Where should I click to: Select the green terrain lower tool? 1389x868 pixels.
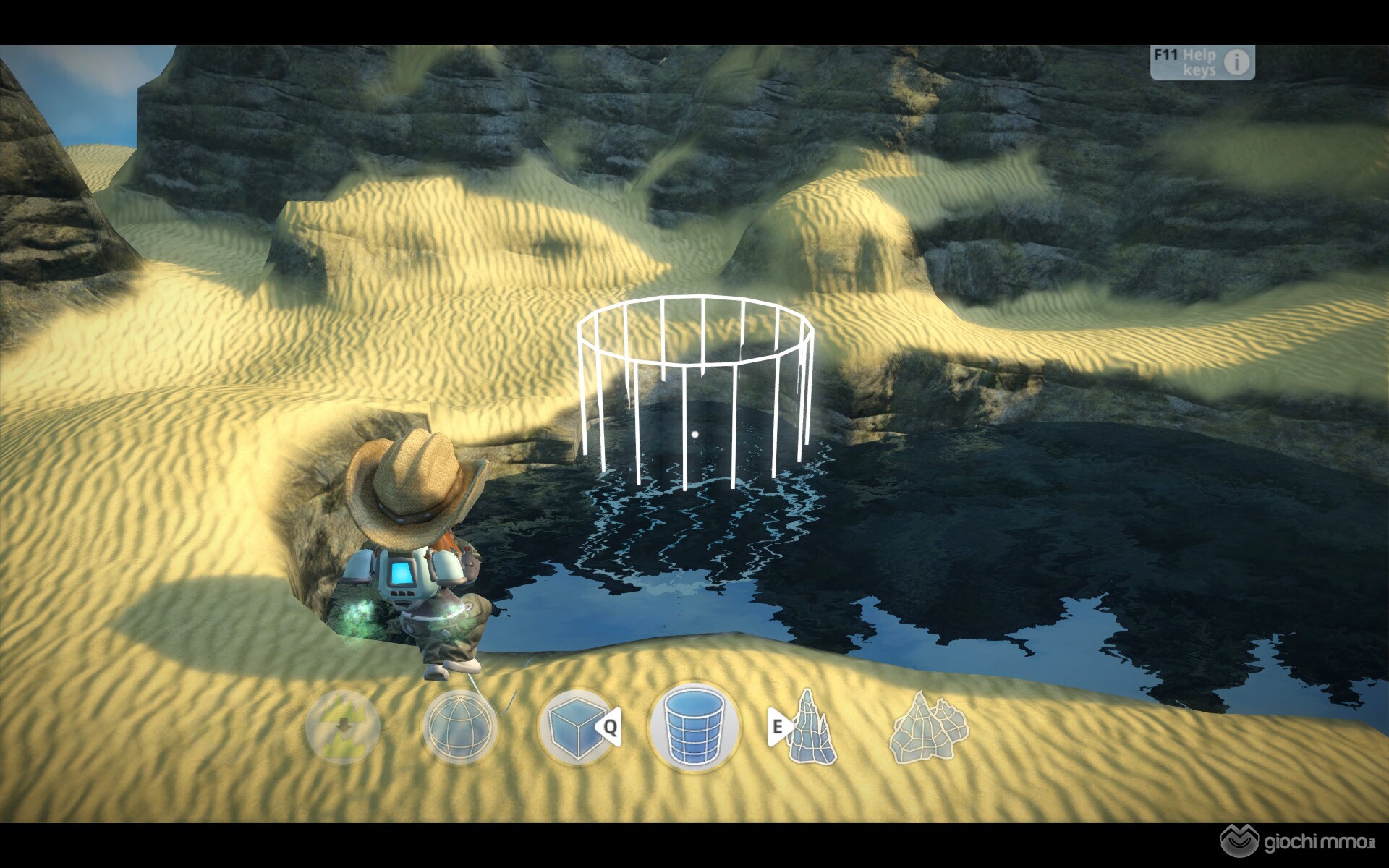click(x=343, y=726)
